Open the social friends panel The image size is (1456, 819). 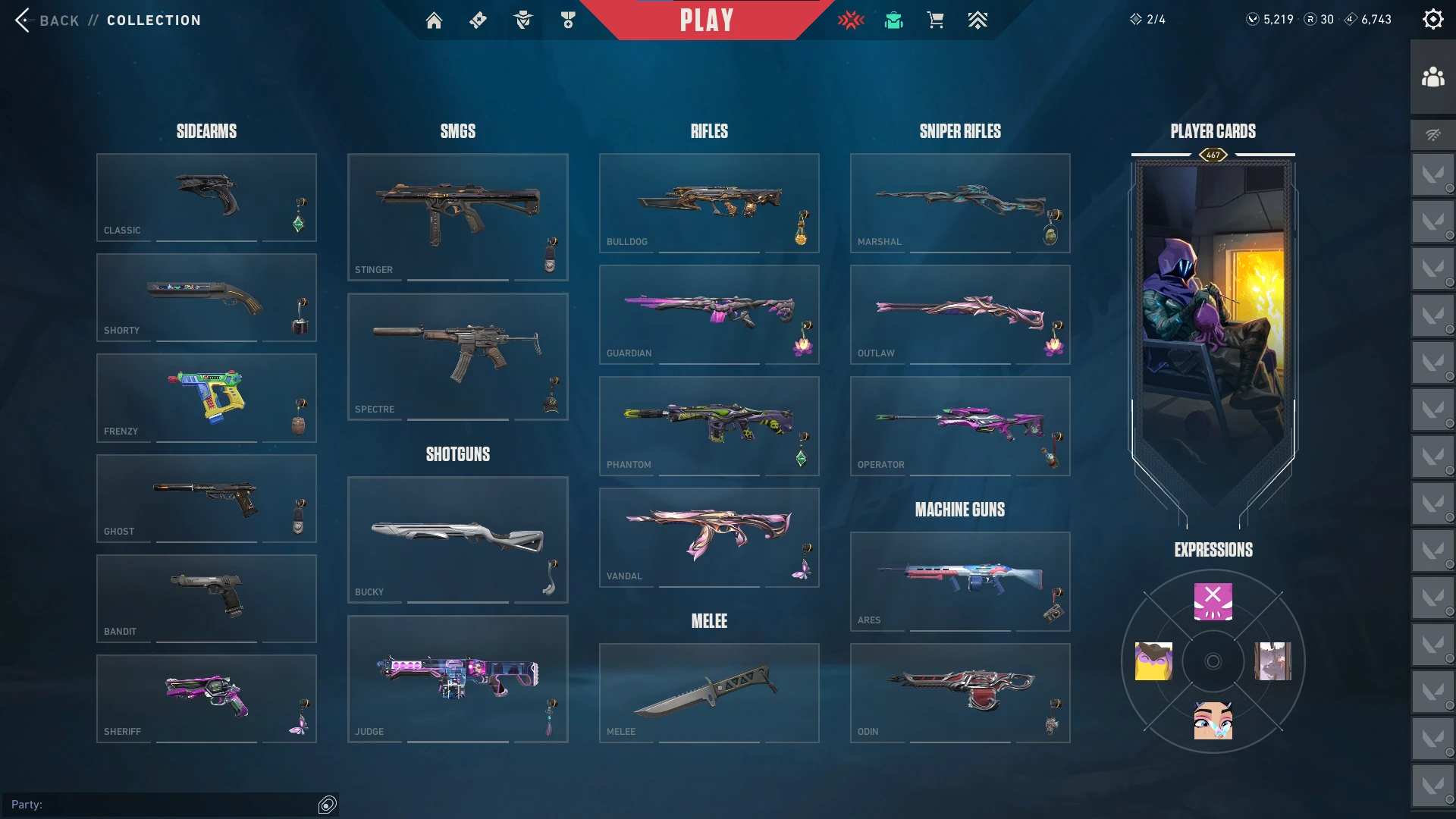(1432, 77)
